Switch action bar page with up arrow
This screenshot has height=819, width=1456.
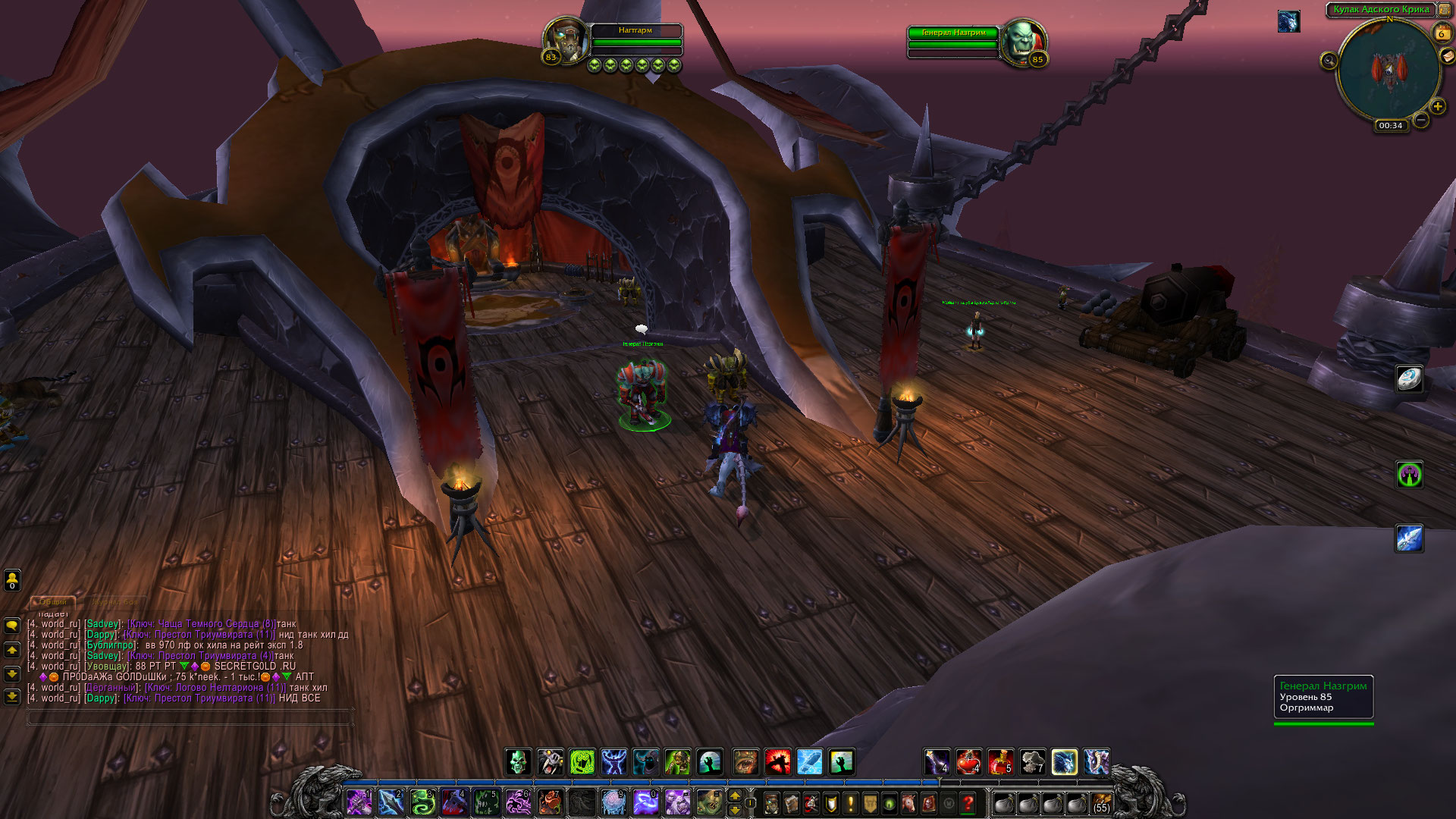(x=734, y=795)
